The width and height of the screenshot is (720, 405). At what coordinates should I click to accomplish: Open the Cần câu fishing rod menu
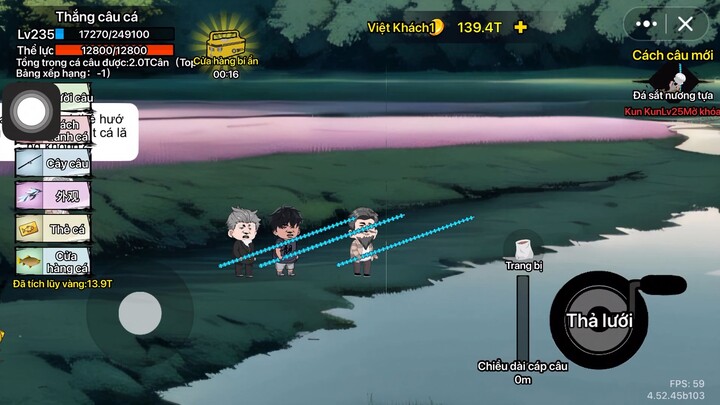pyautogui.click(x=53, y=162)
